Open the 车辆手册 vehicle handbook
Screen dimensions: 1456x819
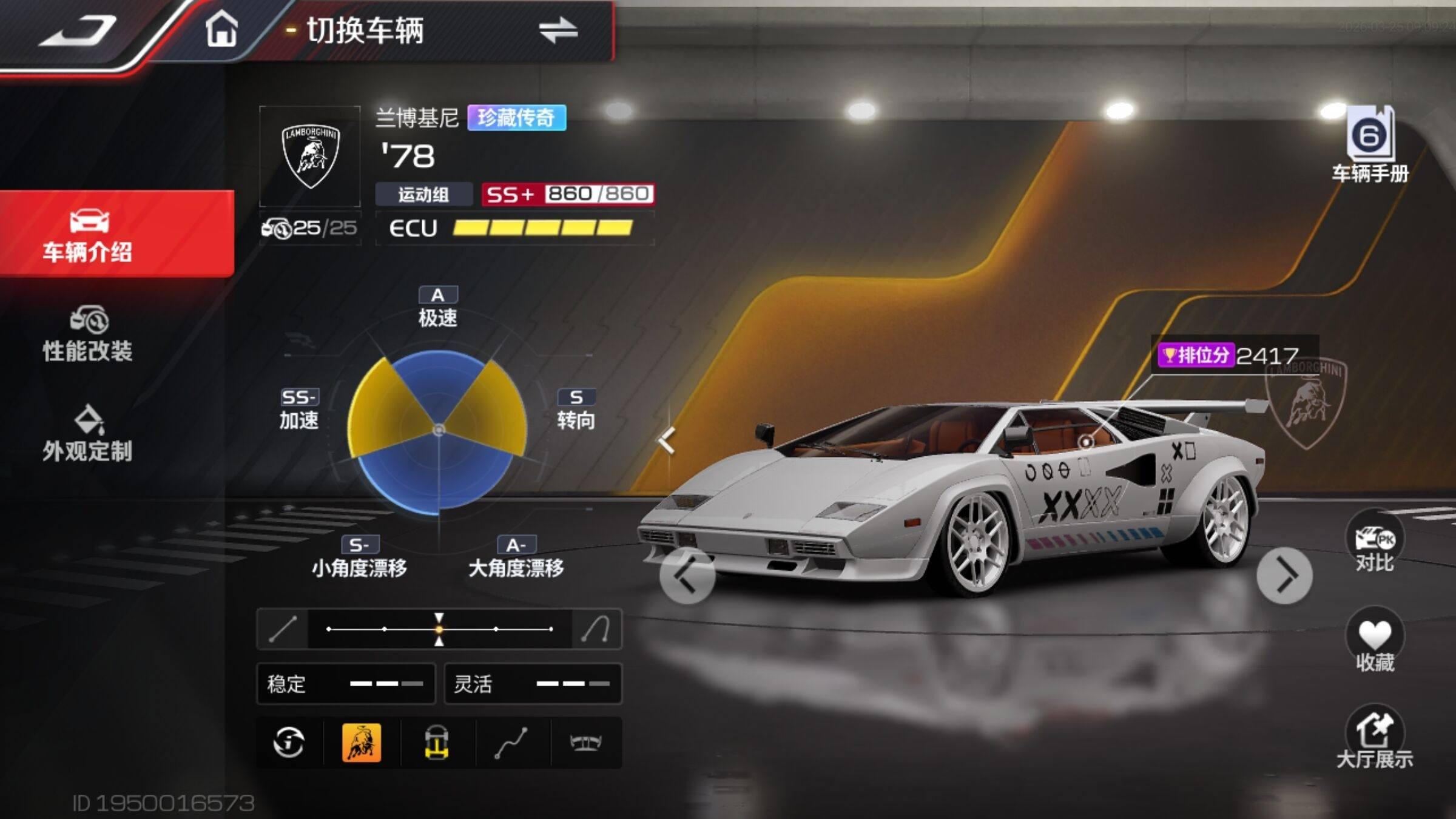(x=1370, y=144)
